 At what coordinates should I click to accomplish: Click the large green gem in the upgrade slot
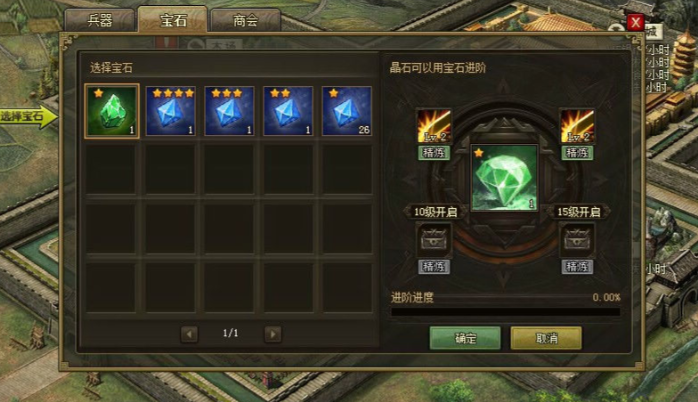[504, 178]
